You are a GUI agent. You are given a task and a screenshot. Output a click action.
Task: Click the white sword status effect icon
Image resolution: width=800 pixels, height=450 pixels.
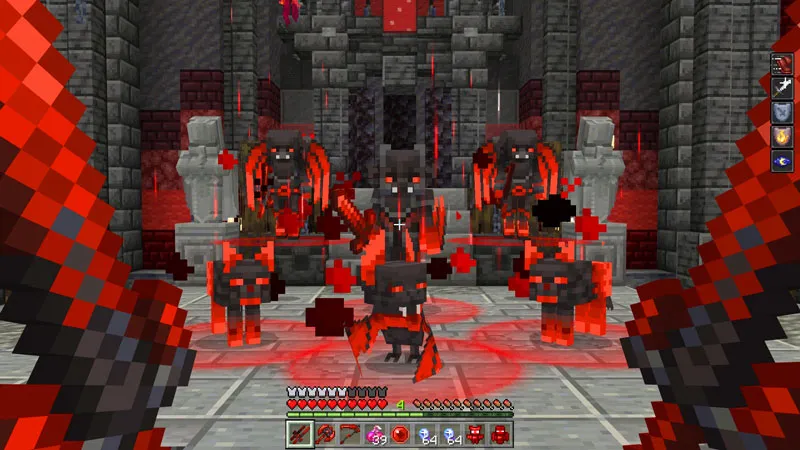pyautogui.click(x=782, y=88)
